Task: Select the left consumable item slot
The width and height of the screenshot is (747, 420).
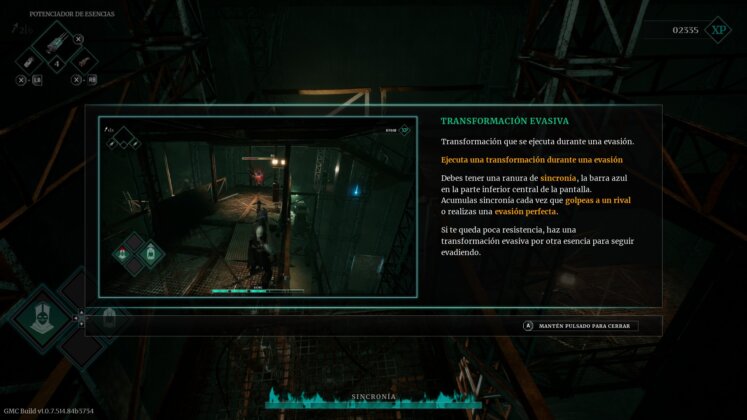Action: pos(32,62)
